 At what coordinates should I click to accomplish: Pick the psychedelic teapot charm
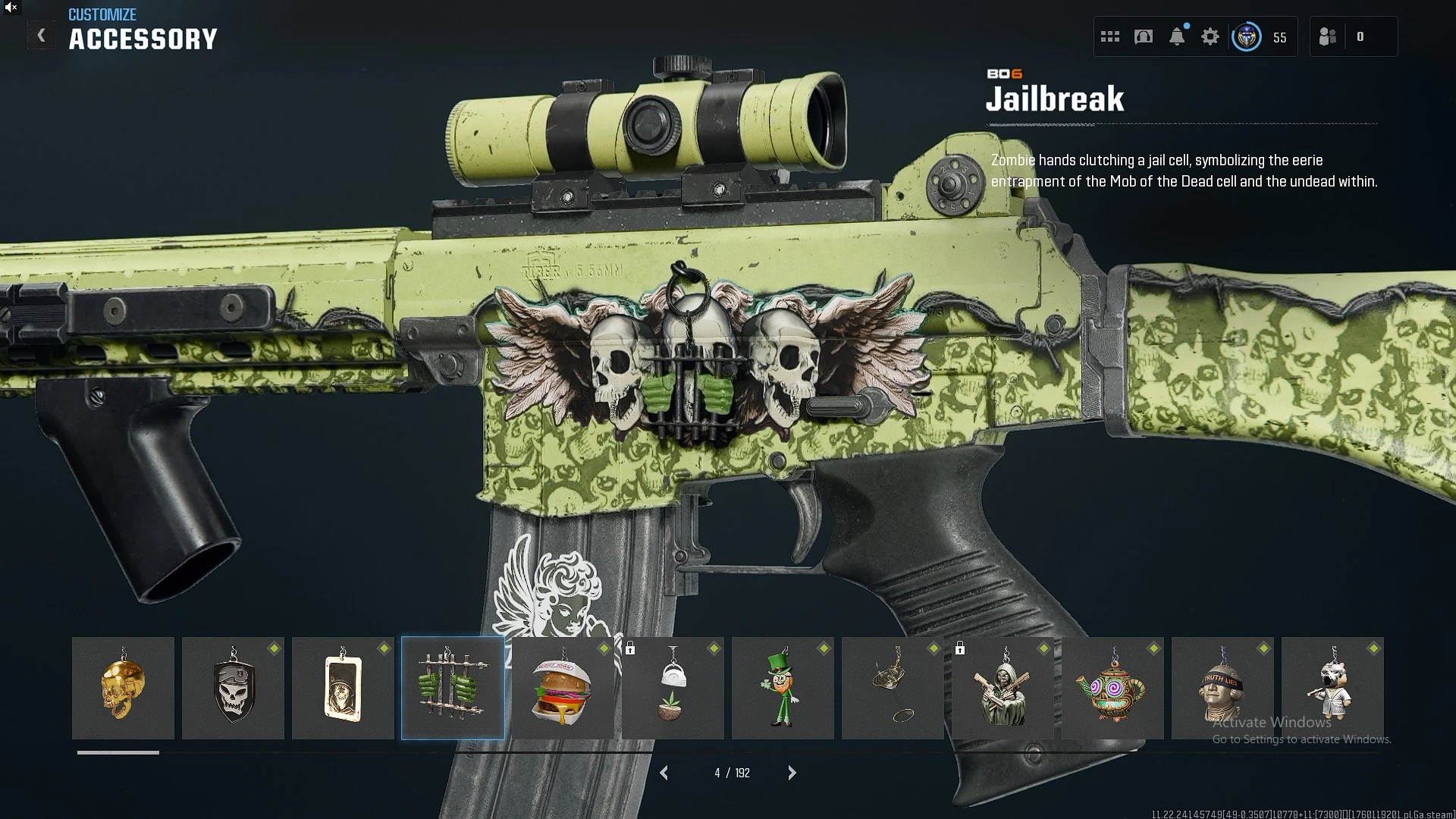tap(1112, 688)
